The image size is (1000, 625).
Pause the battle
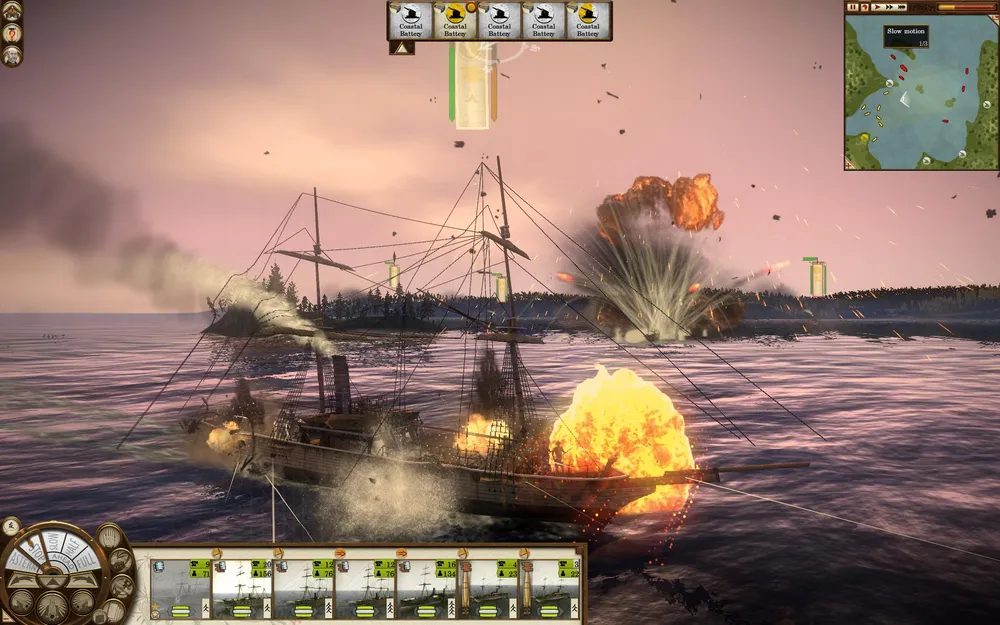point(853,7)
